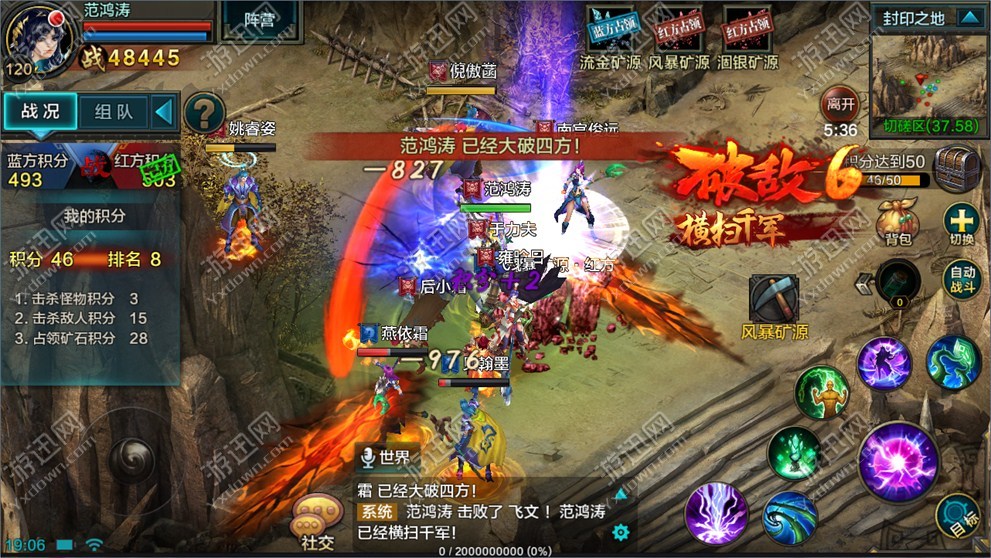Viewport: 991px width, 558px height.
Task: Click the 离开 leave button
Action: tap(840, 103)
